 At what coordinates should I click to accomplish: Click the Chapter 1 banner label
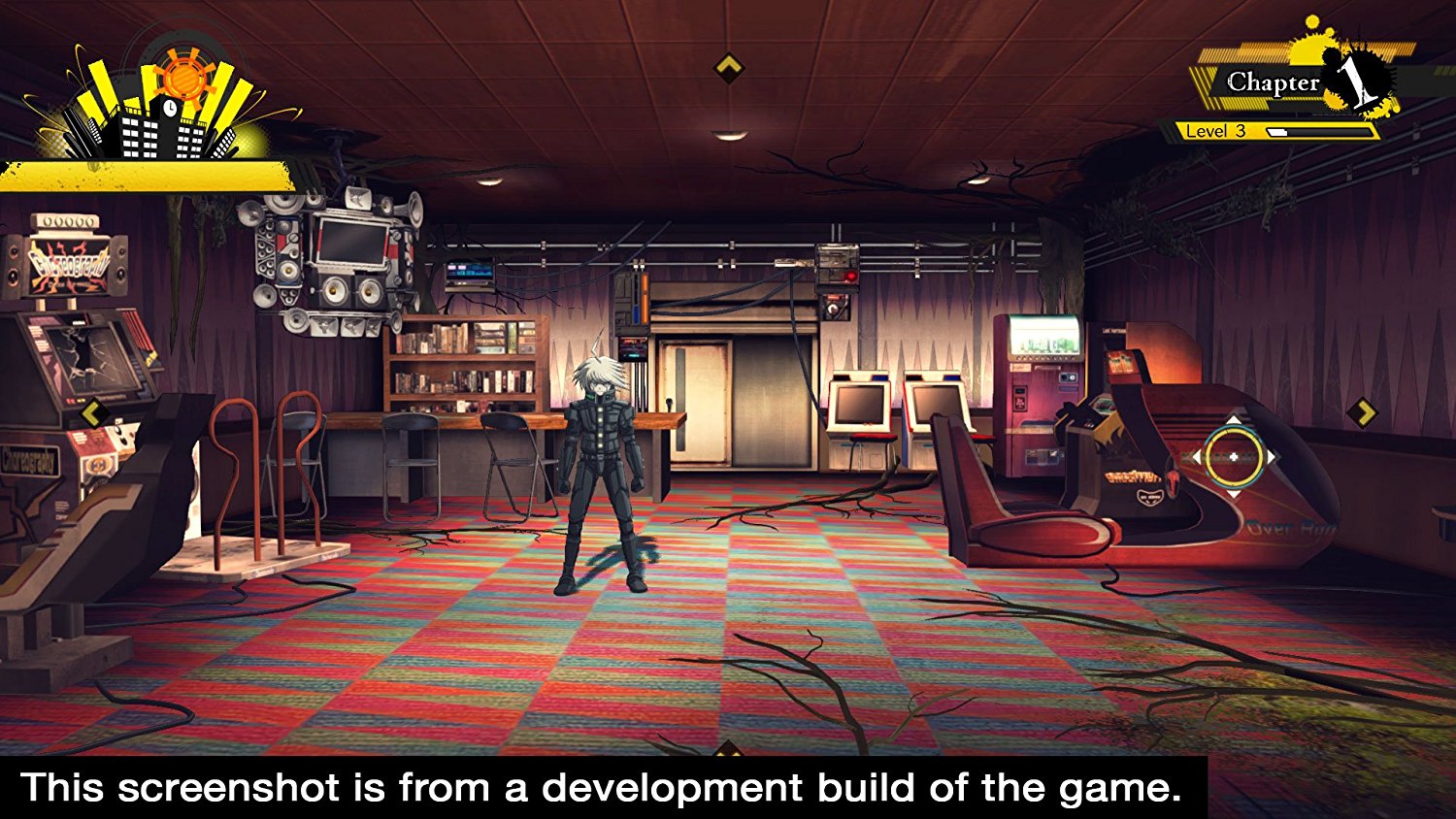pyautogui.click(x=1272, y=82)
